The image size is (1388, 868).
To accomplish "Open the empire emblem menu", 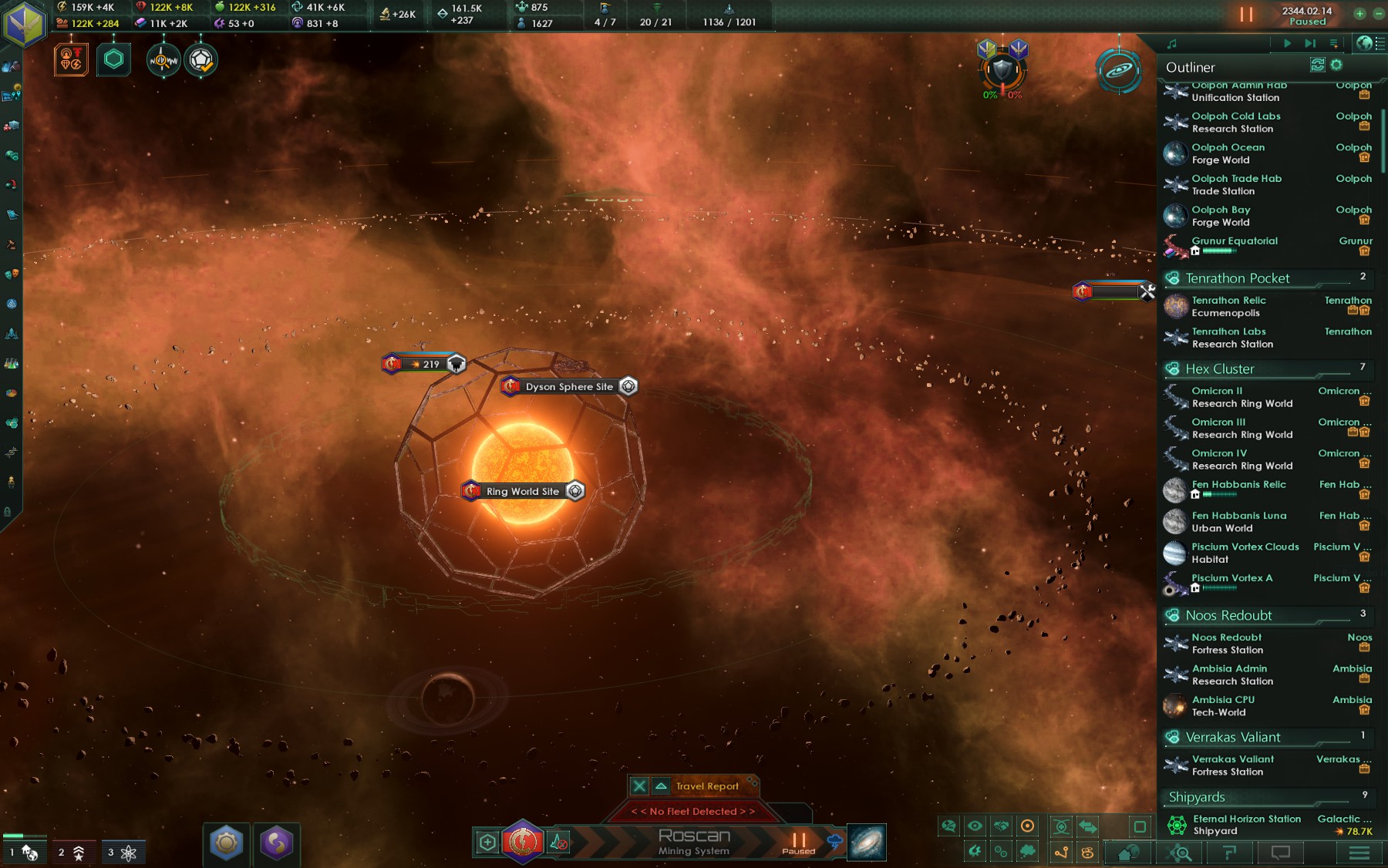I will pos(25,23).
